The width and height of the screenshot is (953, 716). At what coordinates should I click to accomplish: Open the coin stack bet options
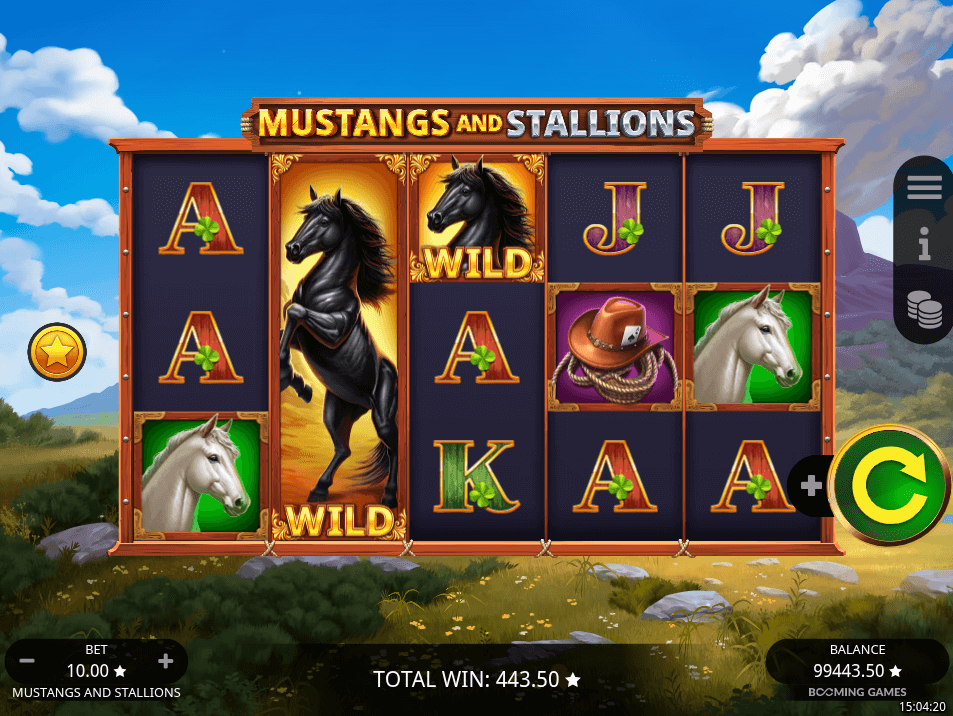click(x=924, y=309)
